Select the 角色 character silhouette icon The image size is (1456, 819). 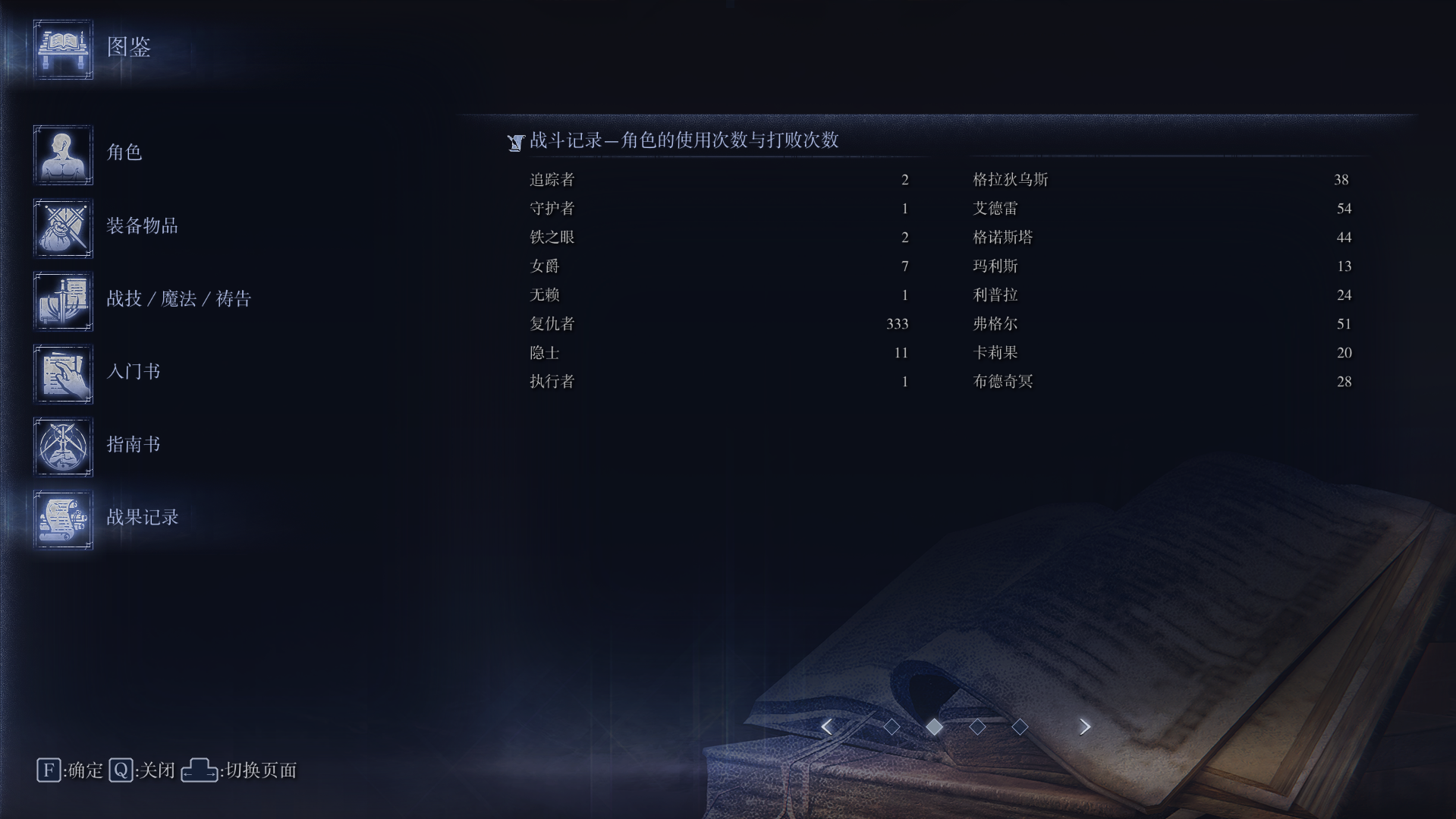(63, 155)
